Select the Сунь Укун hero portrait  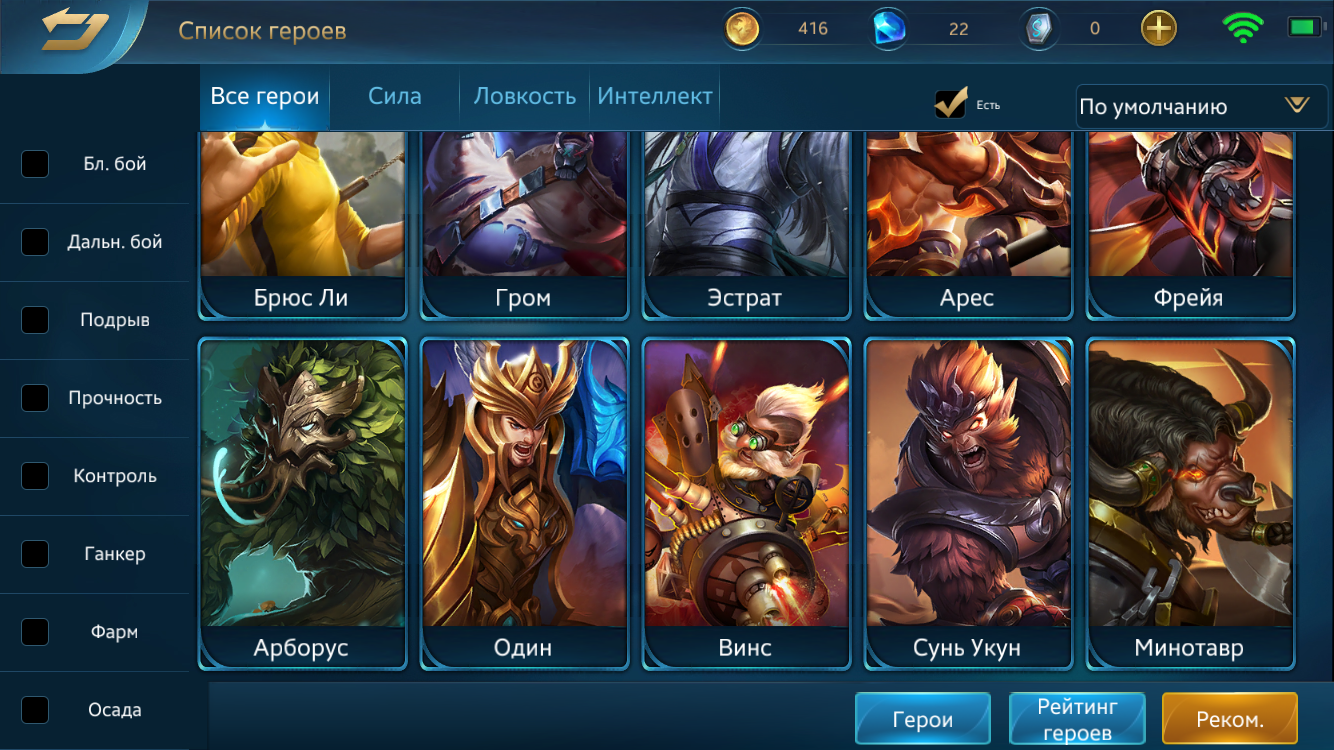point(967,500)
